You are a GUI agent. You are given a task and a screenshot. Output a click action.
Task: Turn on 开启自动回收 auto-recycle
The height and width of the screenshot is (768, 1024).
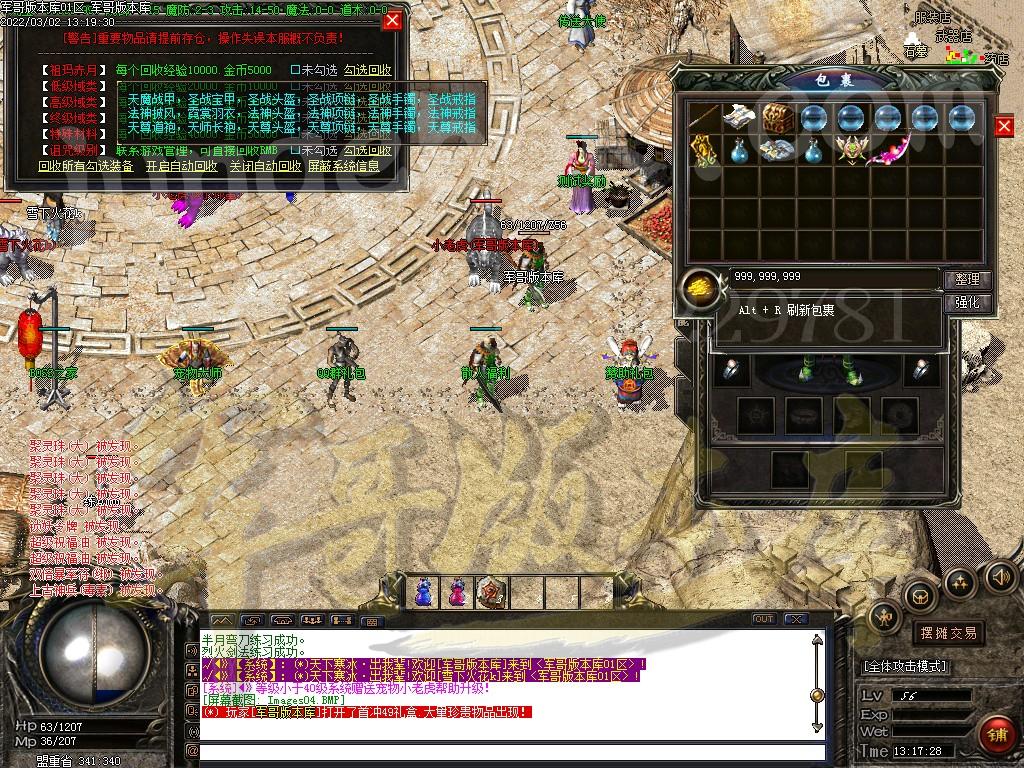(181, 166)
